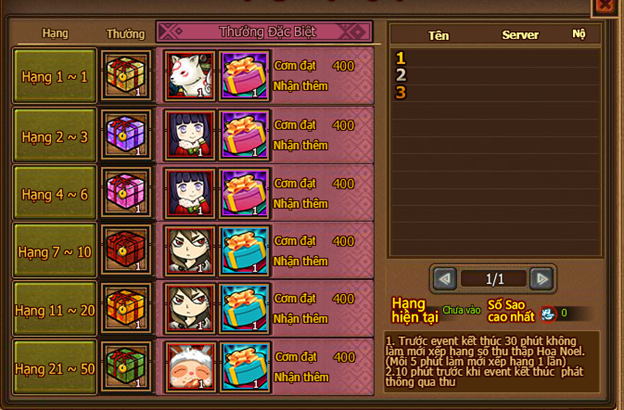Inspect the purple gift box reward

pyautogui.click(x=127, y=135)
